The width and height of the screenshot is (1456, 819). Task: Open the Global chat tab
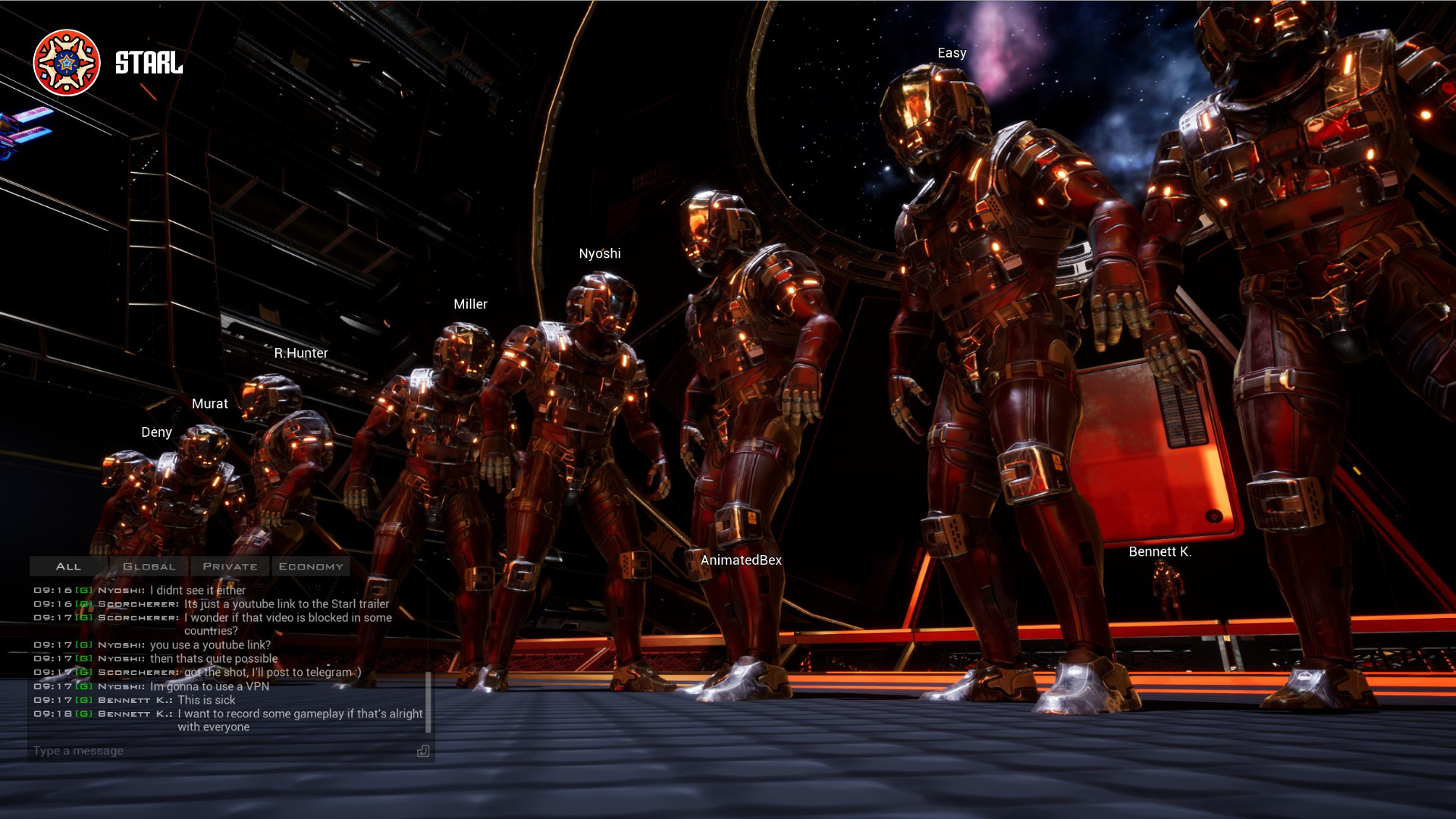click(x=149, y=566)
